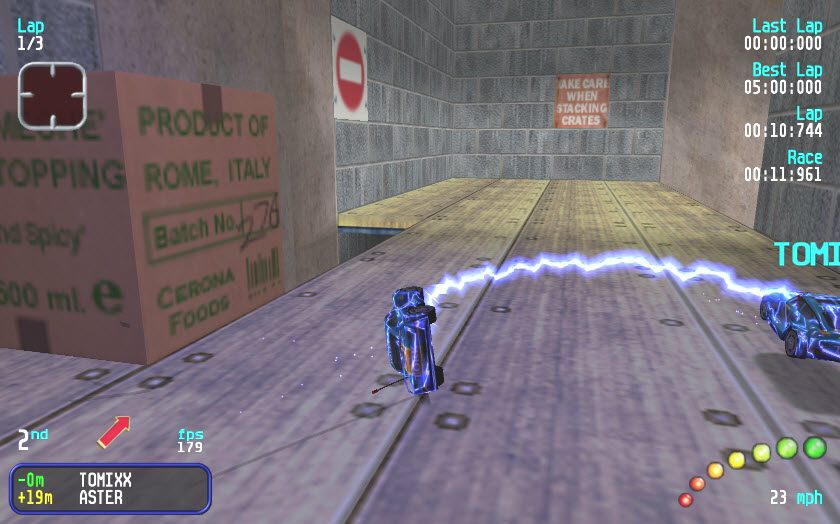This screenshot has height=524, width=840.
Task: Select the empty weapon pickup slot
Action: (52, 95)
